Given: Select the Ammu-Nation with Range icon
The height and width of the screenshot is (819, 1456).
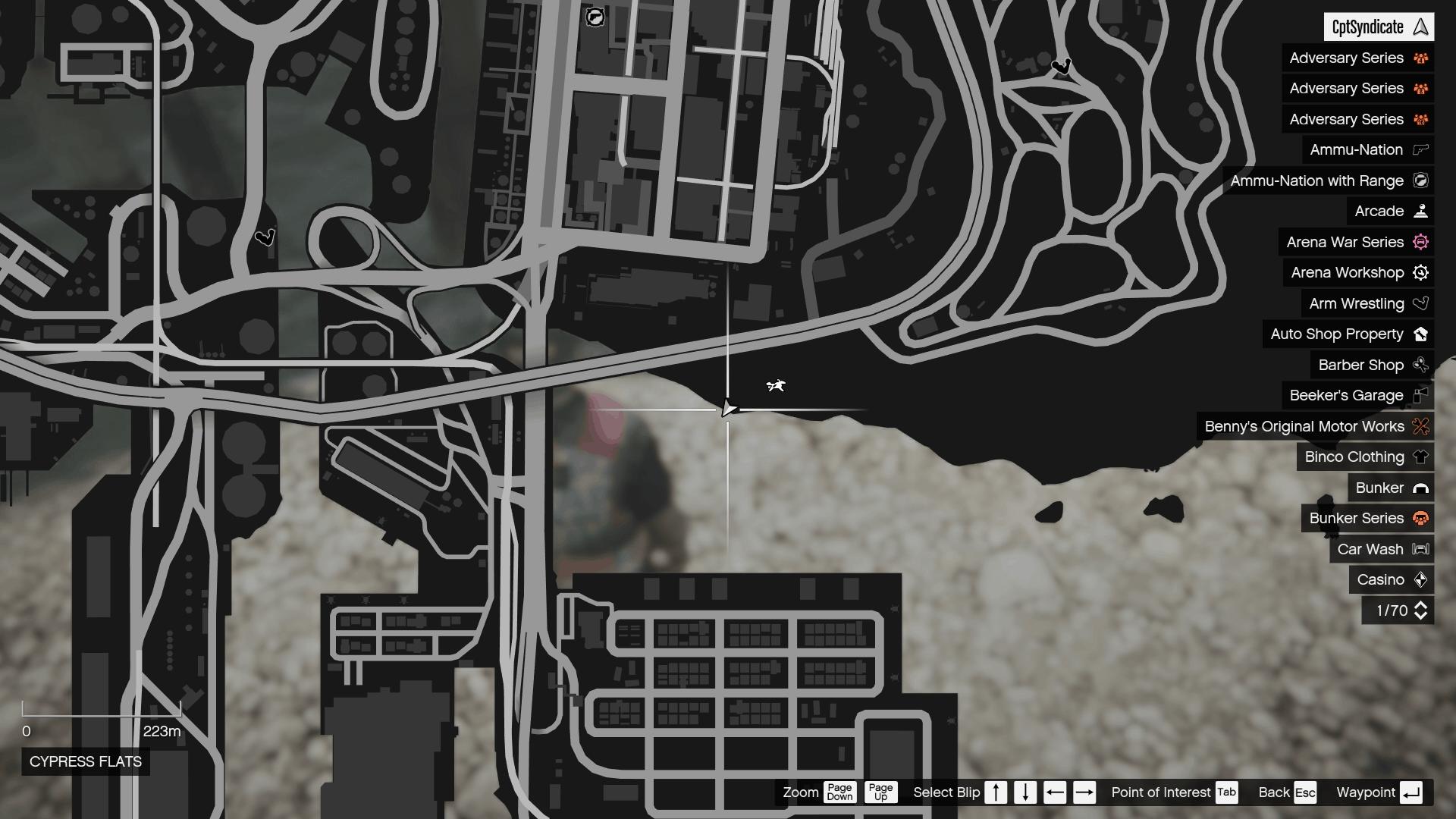Looking at the screenshot, I should [1420, 180].
